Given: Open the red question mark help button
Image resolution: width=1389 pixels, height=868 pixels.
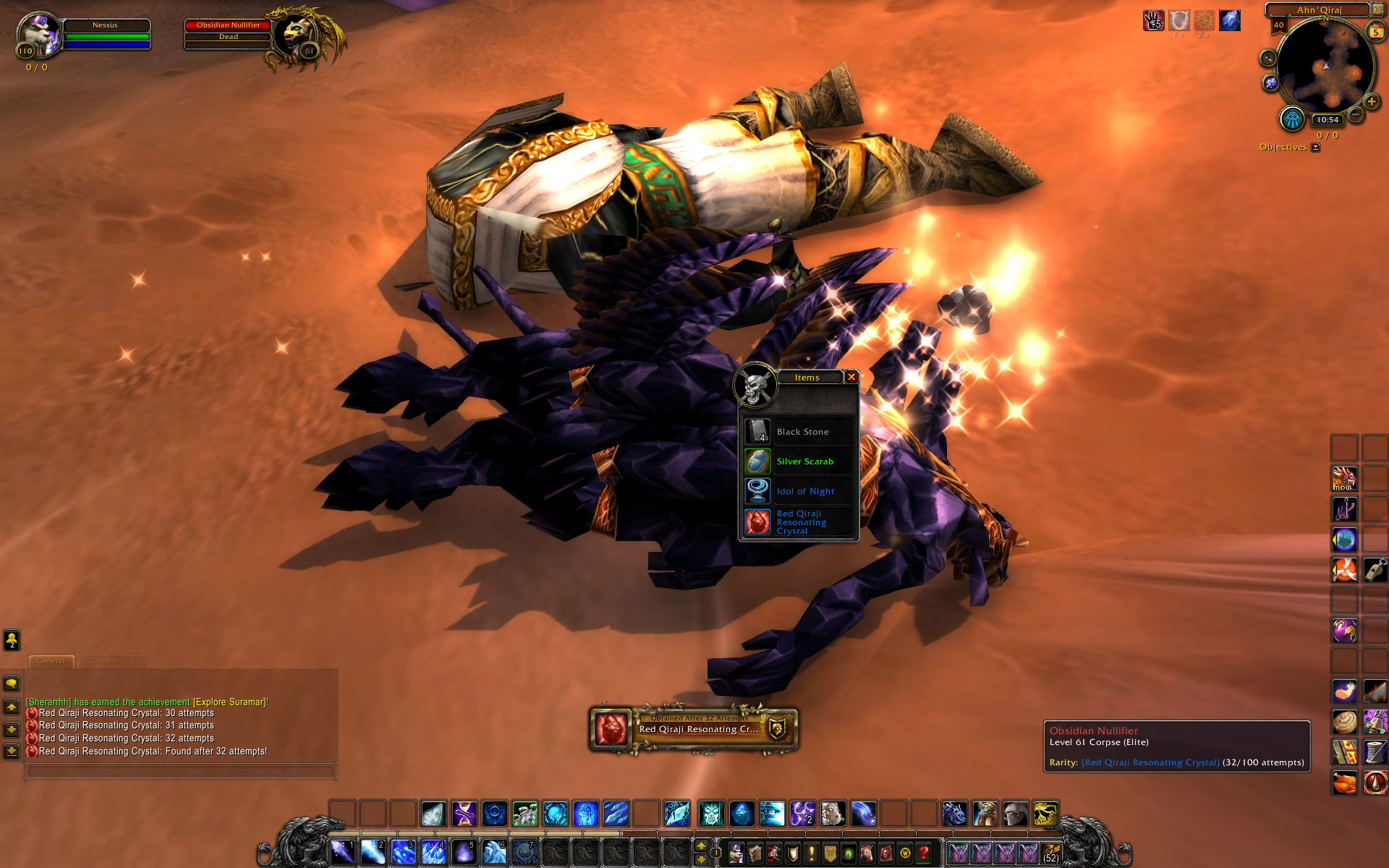Looking at the screenshot, I should pyautogui.click(x=923, y=854).
